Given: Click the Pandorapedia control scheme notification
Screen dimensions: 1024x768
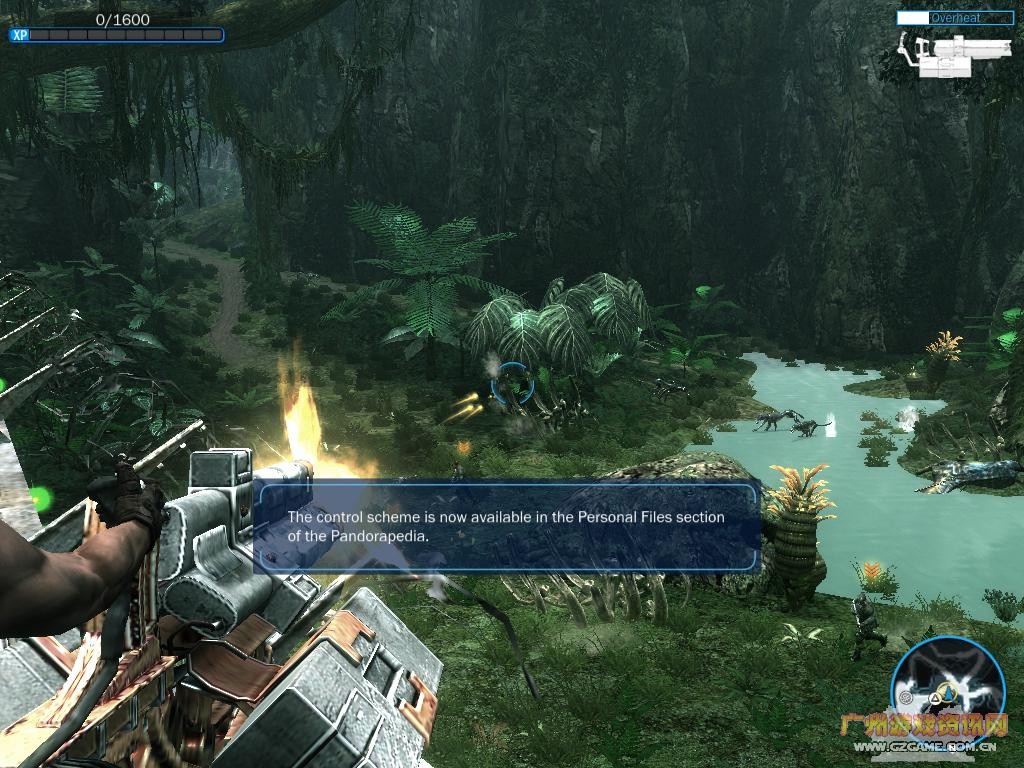Looking at the screenshot, I should point(507,527).
